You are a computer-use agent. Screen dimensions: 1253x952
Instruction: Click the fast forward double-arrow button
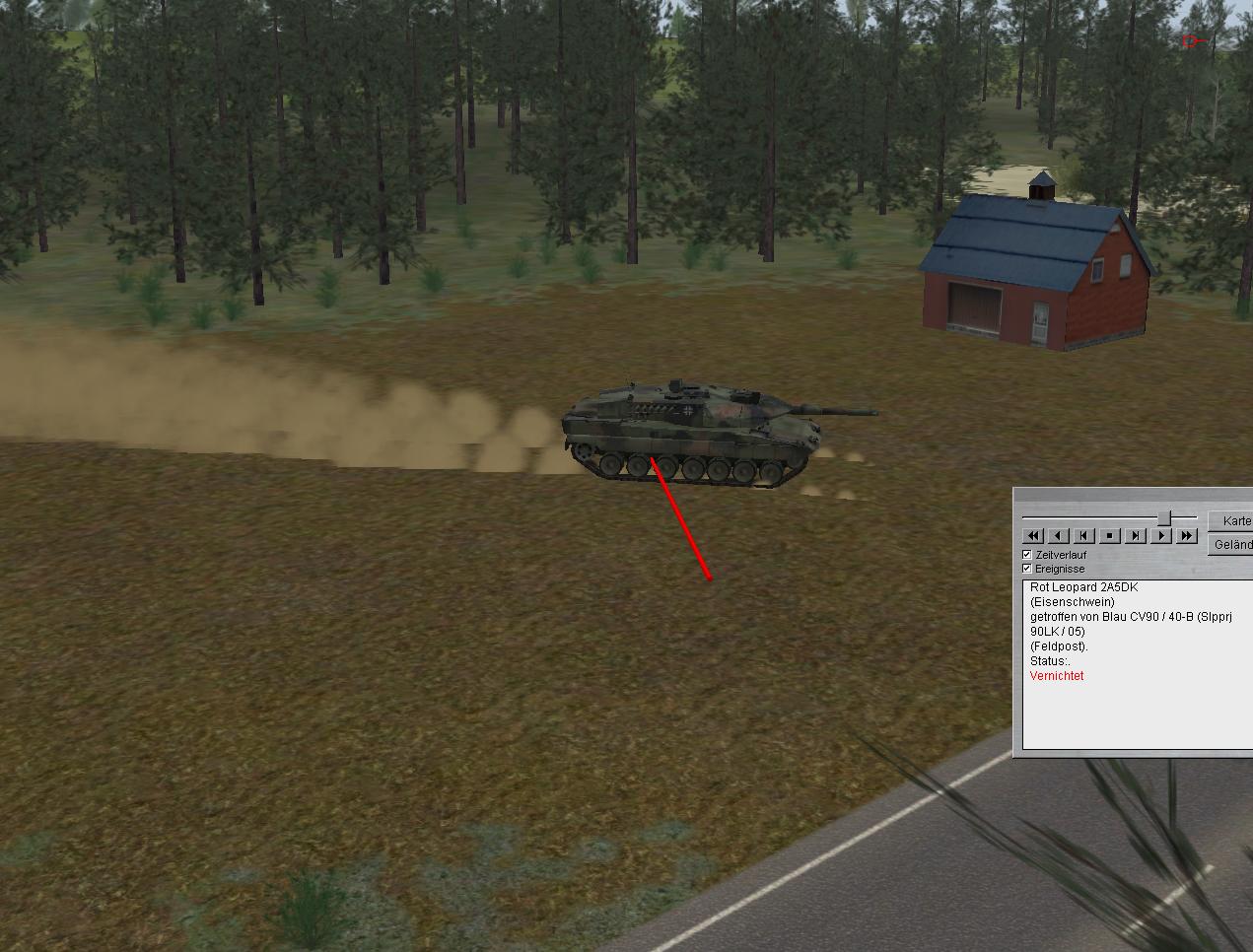1187,535
